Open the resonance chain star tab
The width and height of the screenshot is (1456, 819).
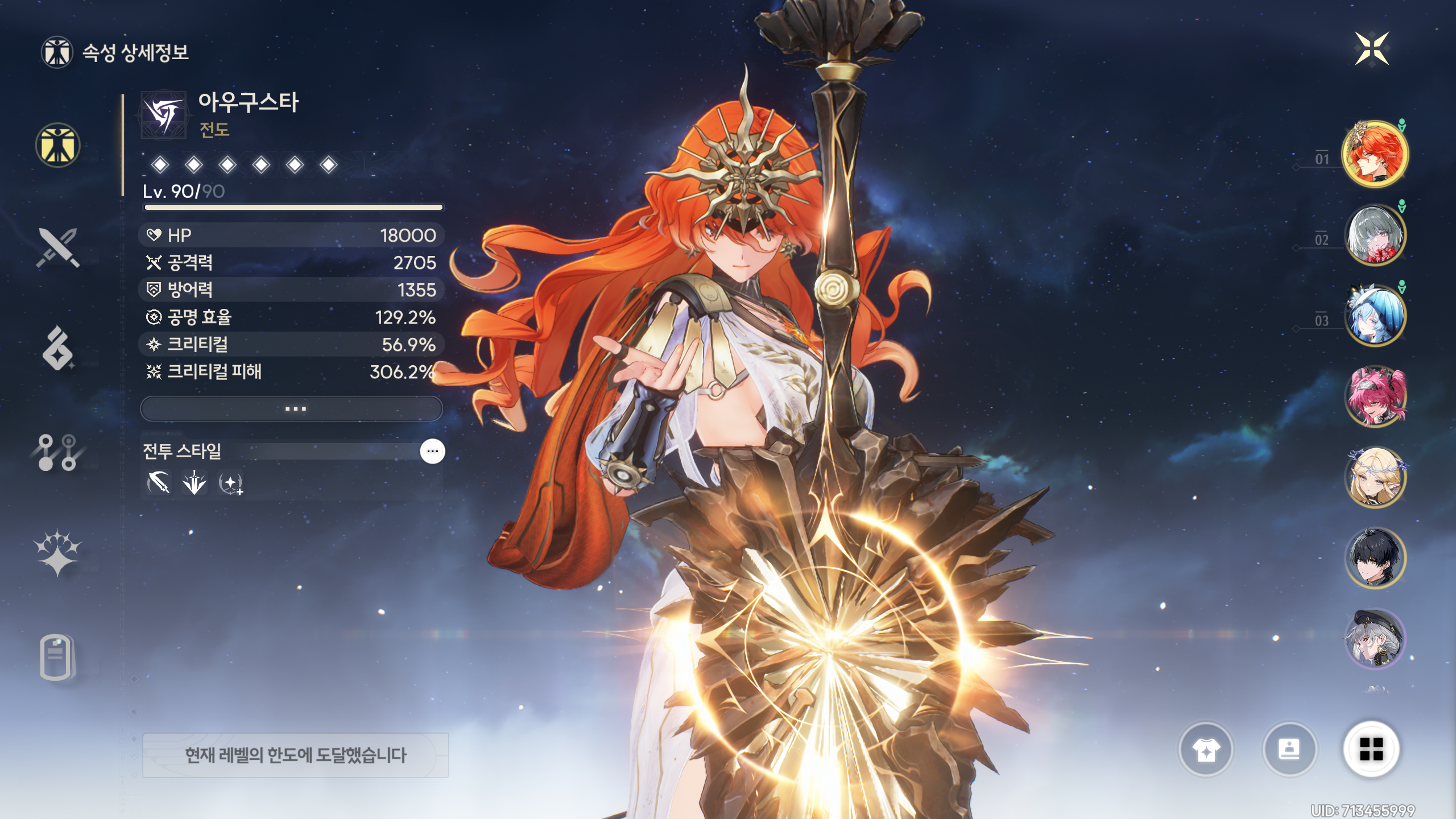point(57,553)
